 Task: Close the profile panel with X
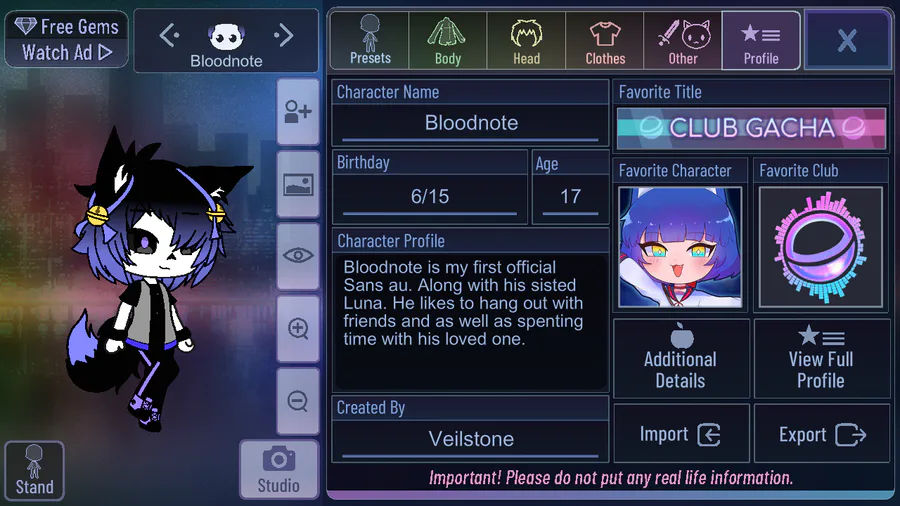pos(847,40)
